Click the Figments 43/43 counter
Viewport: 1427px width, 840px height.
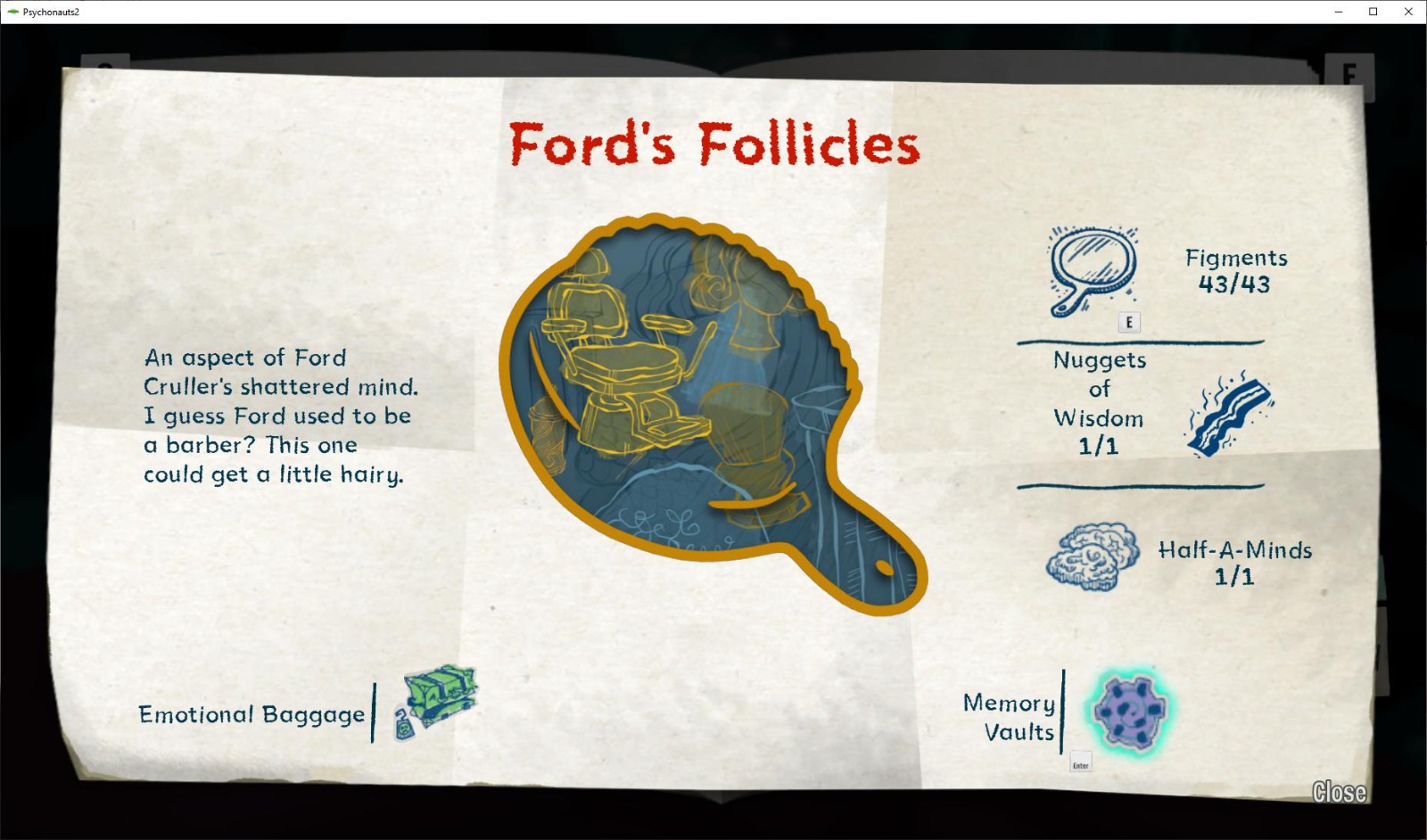click(1235, 272)
